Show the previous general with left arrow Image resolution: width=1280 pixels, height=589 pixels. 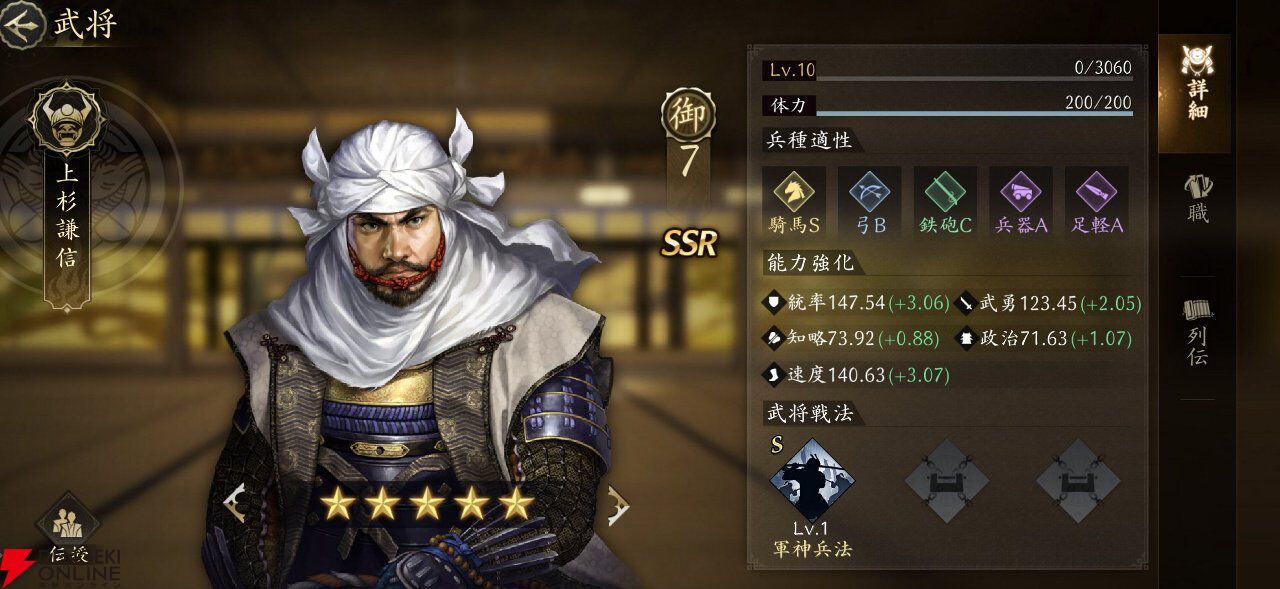pyautogui.click(x=236, y=504)
